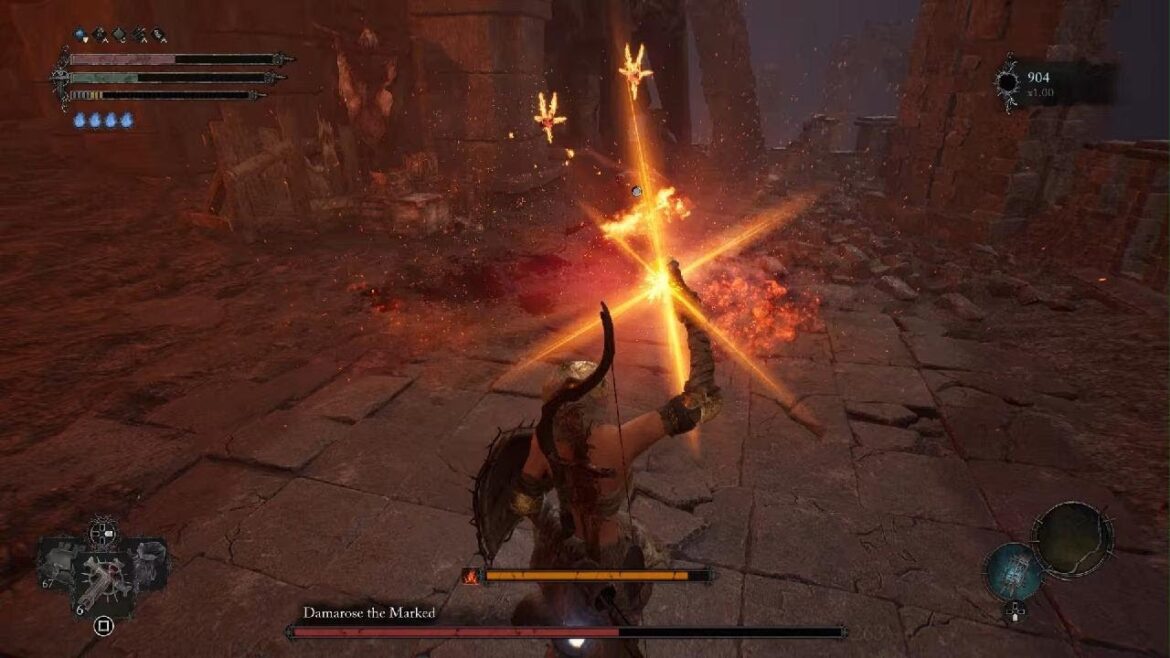Inspect the blue status effect icon
Viewport: 1170px width, 658px height.
coord(82,35)
